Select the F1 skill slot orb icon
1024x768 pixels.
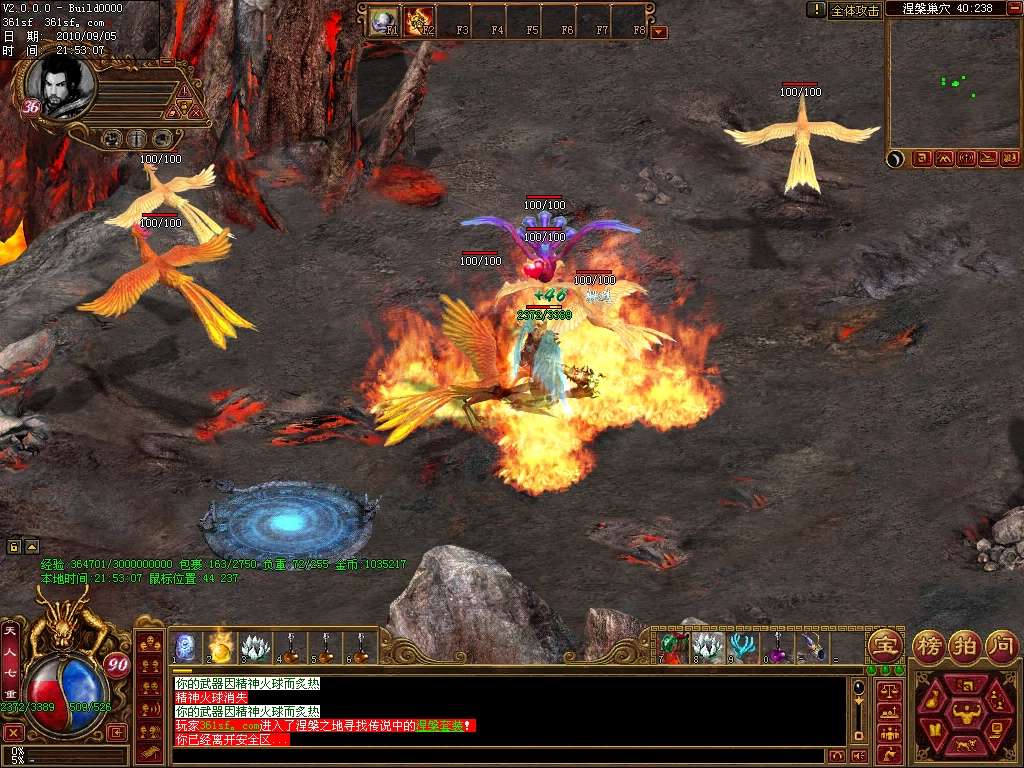[x=384, y=21]
